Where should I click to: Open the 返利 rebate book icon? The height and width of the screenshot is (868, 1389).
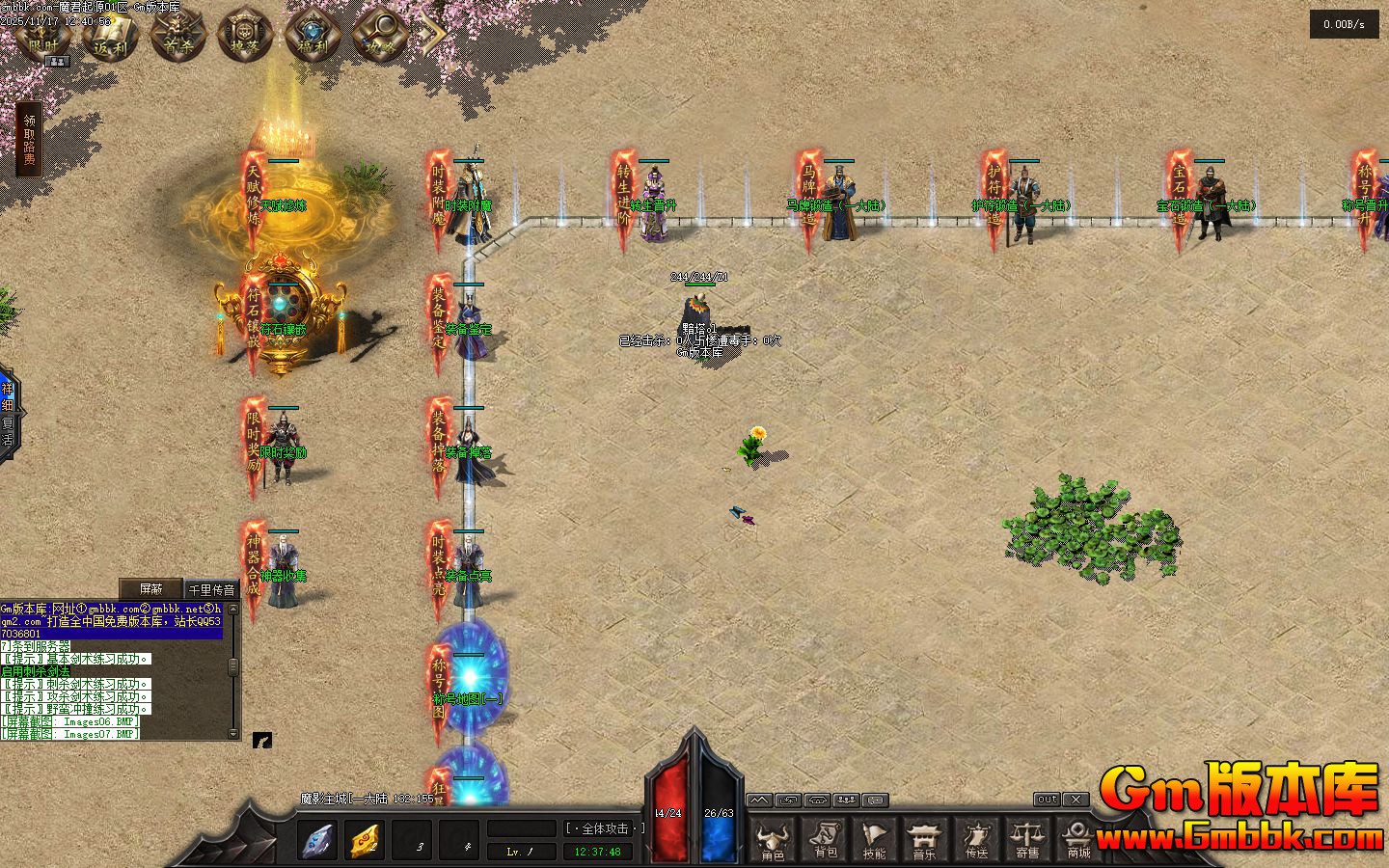(x=111, y=35)
